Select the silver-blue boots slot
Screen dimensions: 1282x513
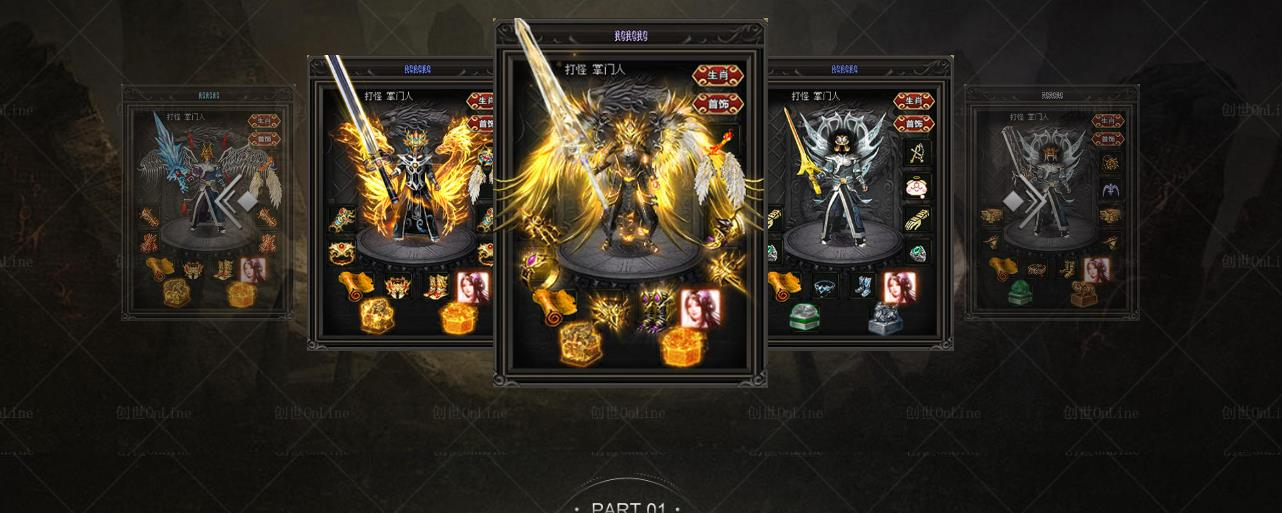[861, 287]
